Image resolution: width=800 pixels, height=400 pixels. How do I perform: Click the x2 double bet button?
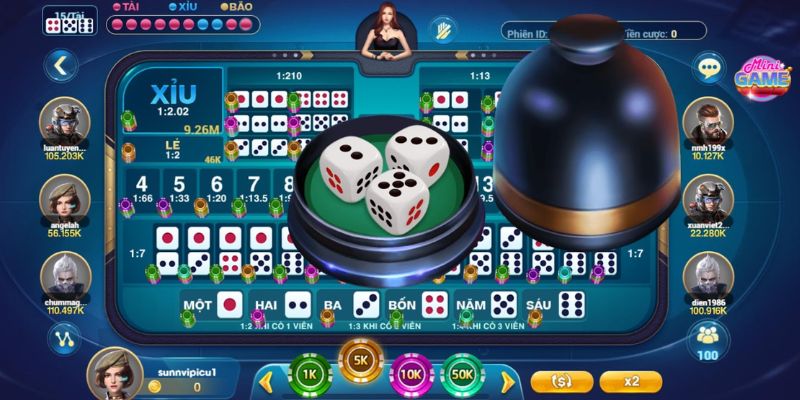[631, 381]
